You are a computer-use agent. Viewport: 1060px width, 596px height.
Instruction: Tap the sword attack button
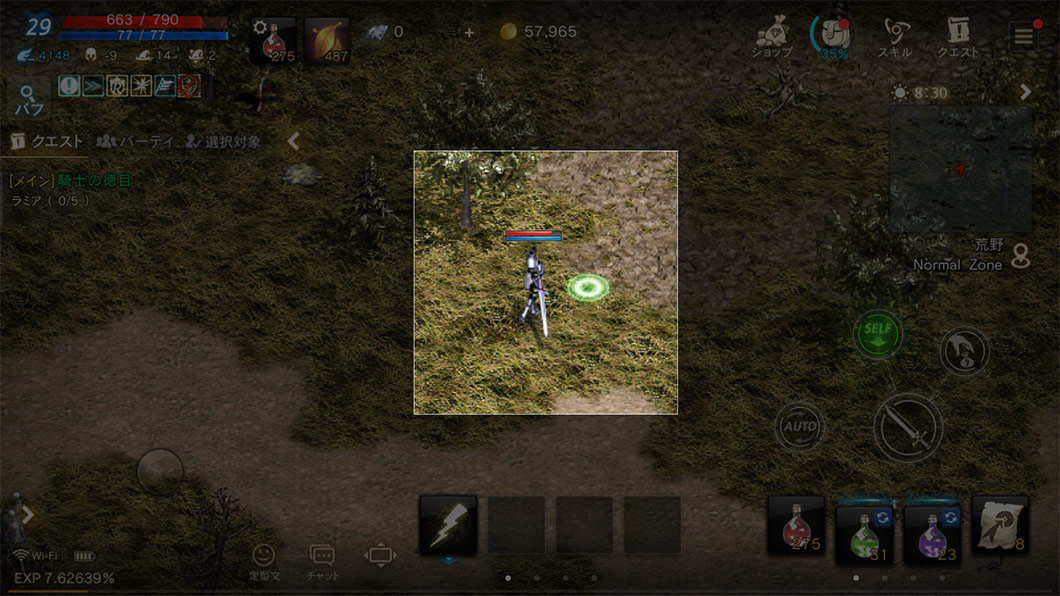pos(908,428)
